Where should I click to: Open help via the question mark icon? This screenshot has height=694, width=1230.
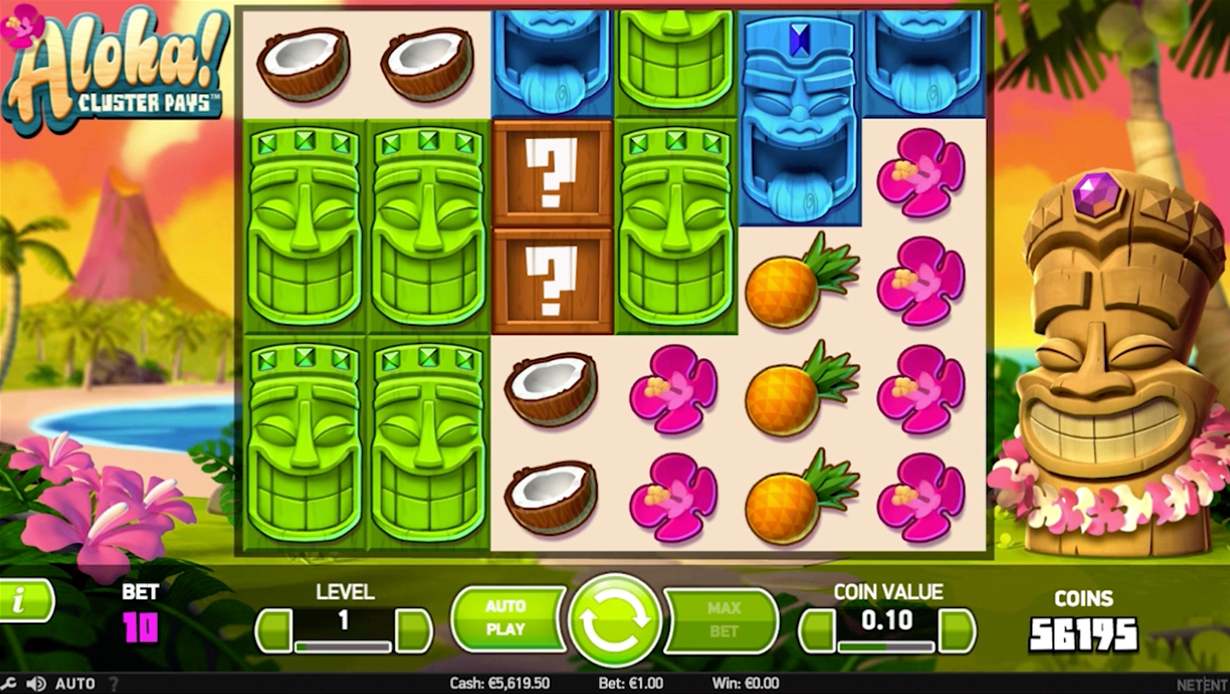113,684
